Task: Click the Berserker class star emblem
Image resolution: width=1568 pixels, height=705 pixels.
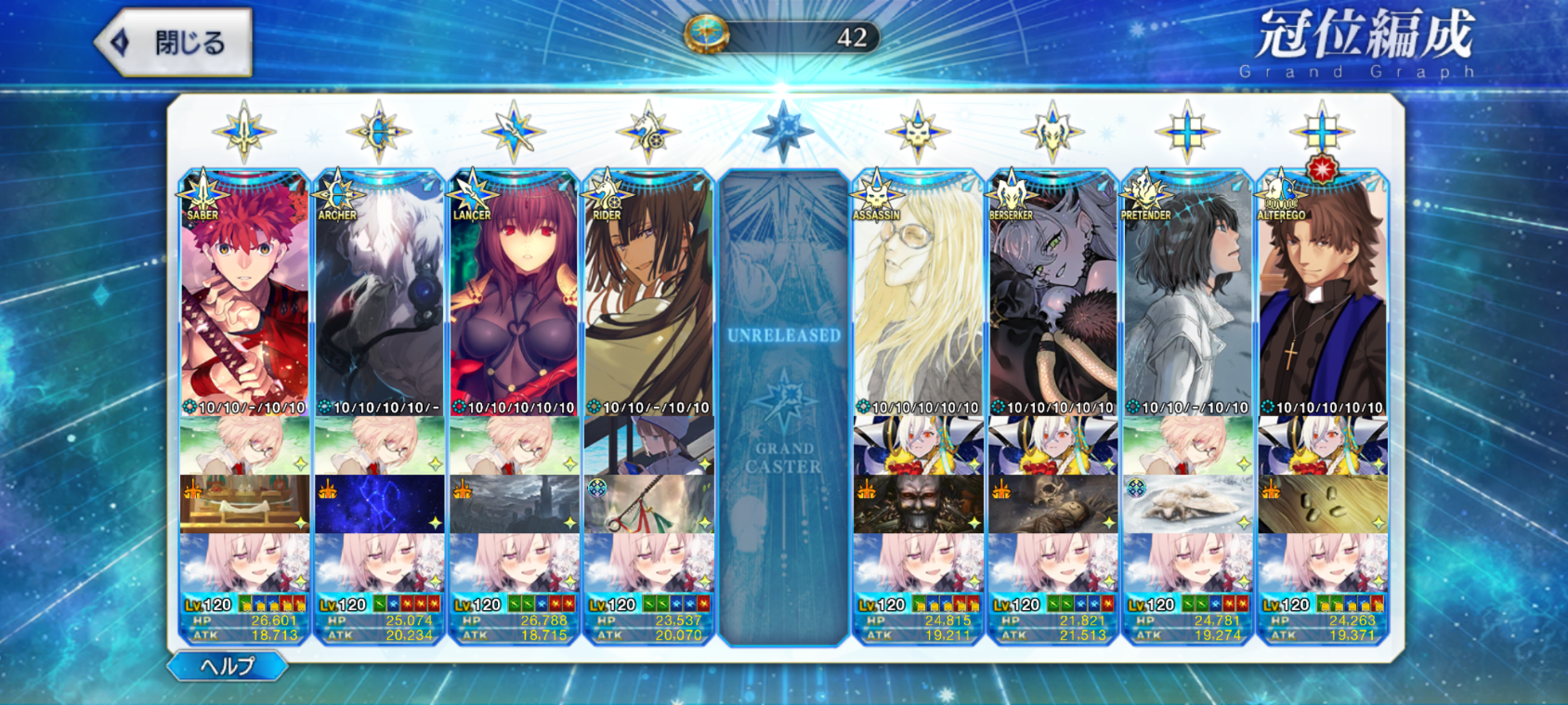Action: 1052,132
